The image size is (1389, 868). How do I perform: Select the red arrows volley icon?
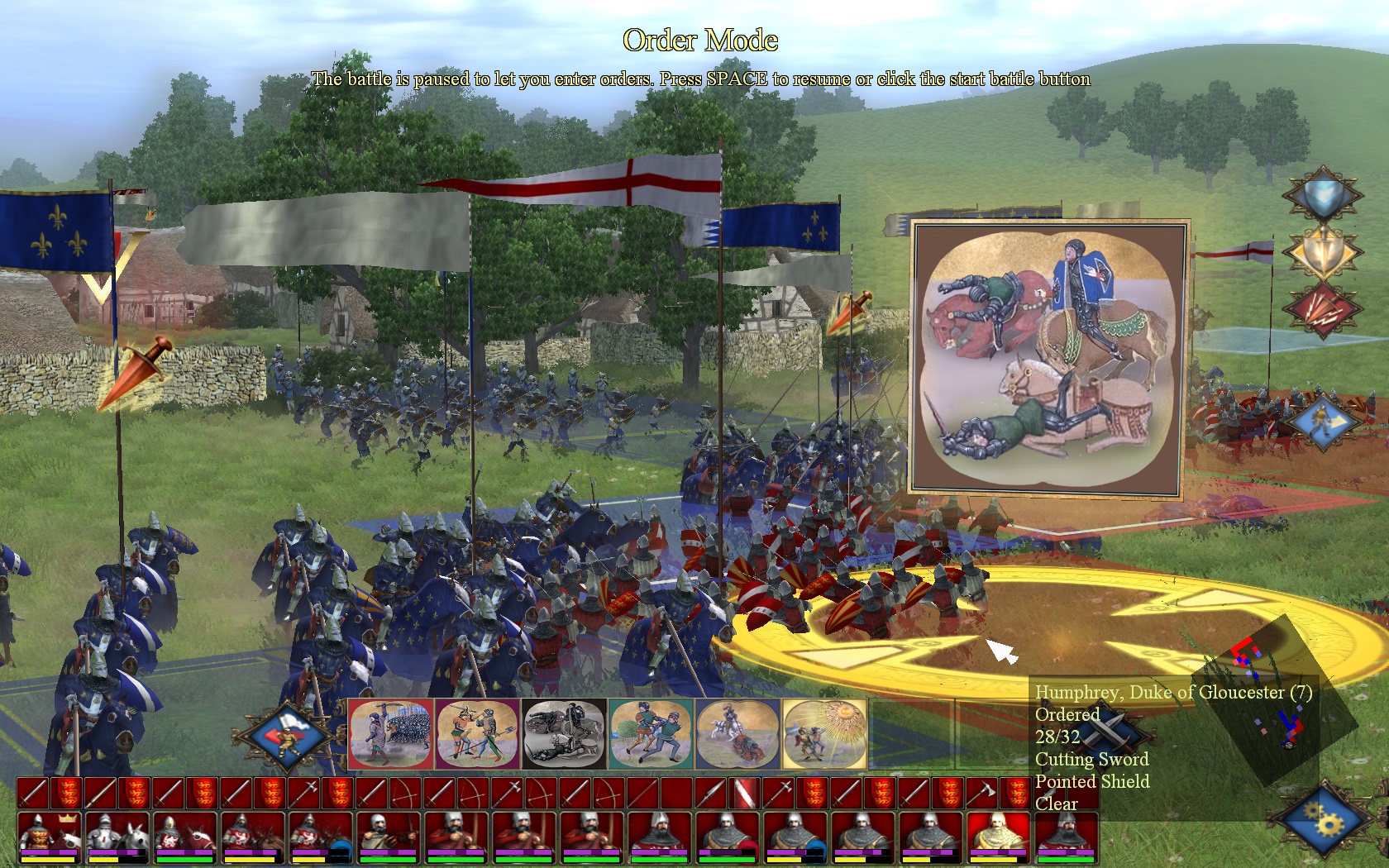(1321, 309)
